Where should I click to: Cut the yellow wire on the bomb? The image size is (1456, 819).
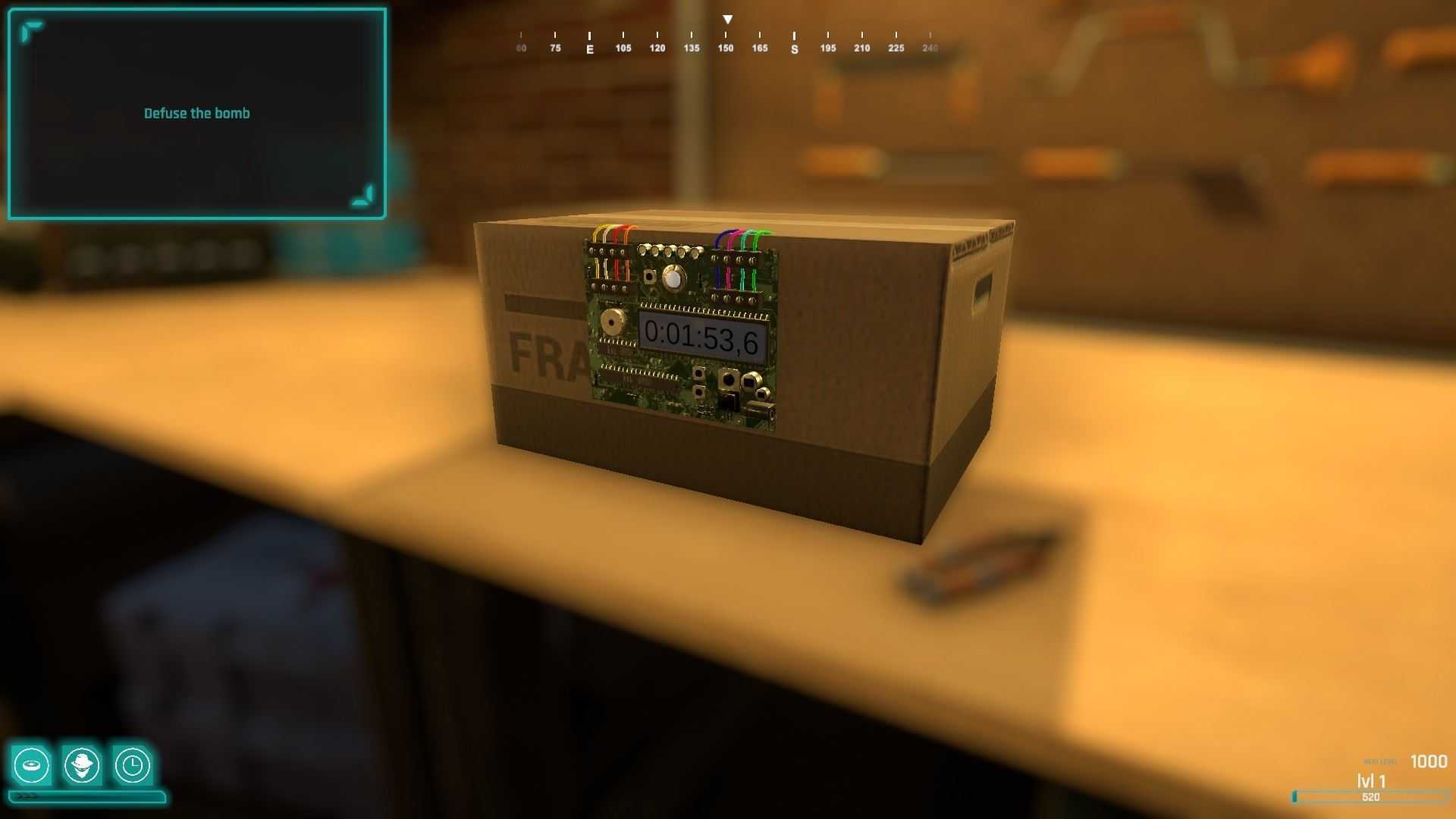coord(597,237)
